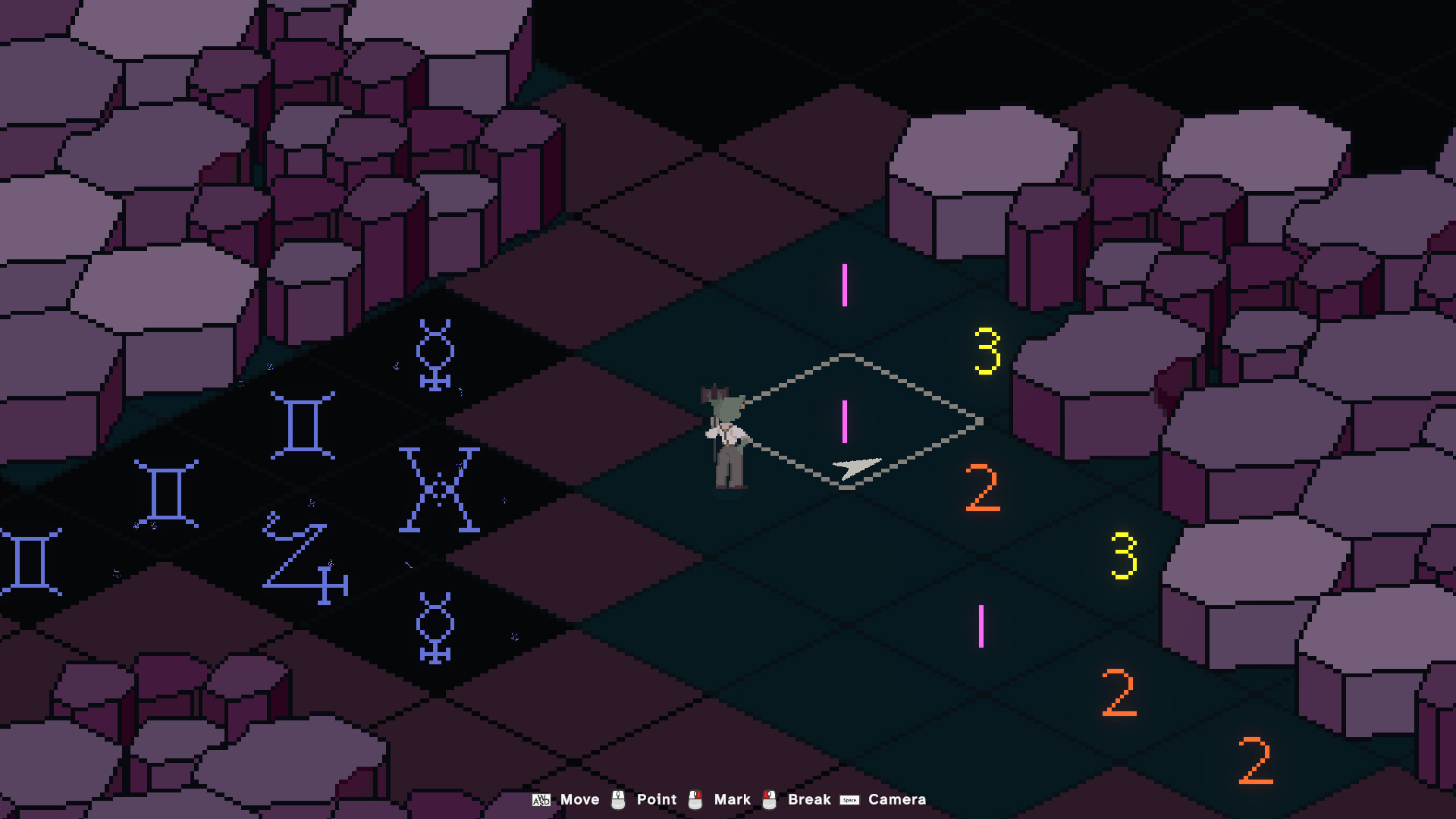Click the Space key icon for Camera
This screenshot has height=819, width=1456.
849,799
